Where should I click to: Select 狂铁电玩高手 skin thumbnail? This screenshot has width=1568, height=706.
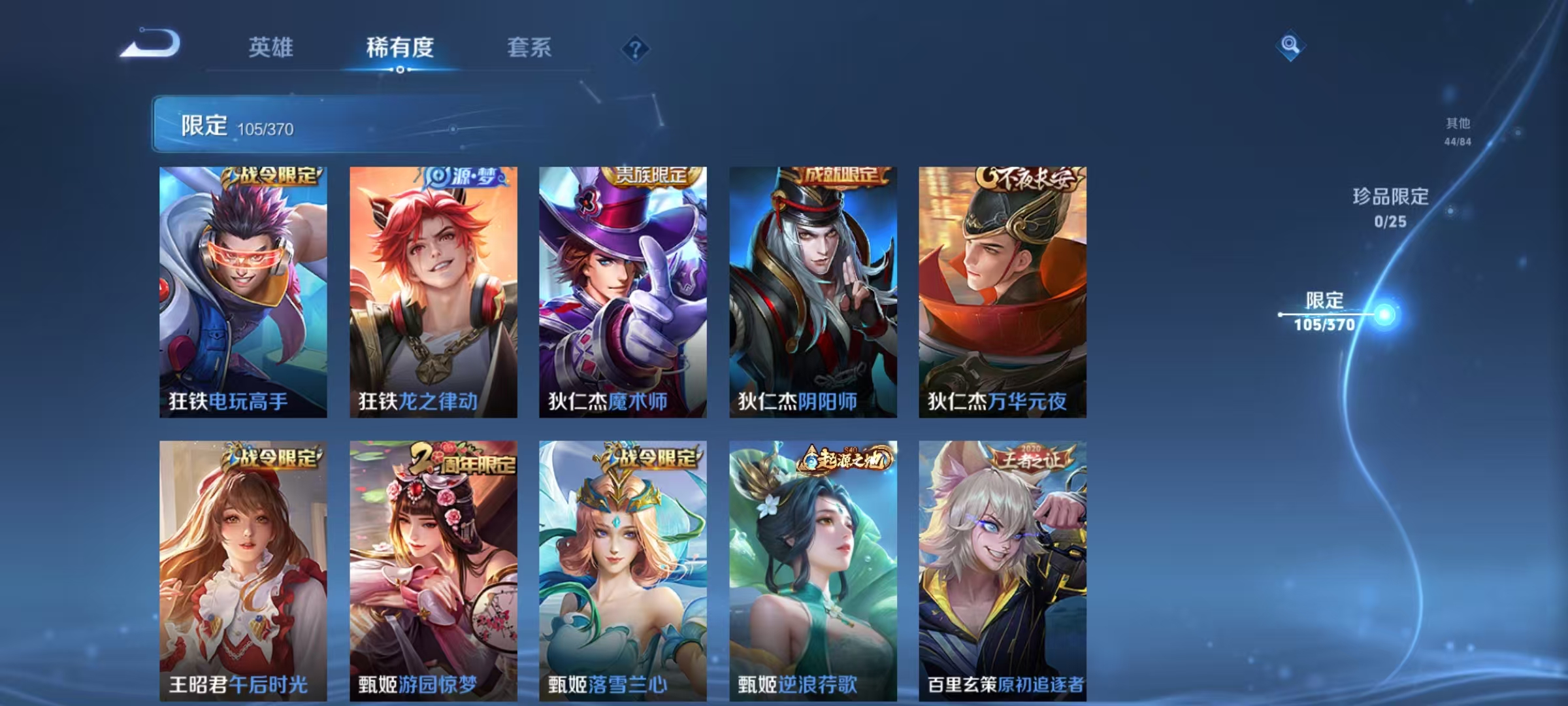244,288
